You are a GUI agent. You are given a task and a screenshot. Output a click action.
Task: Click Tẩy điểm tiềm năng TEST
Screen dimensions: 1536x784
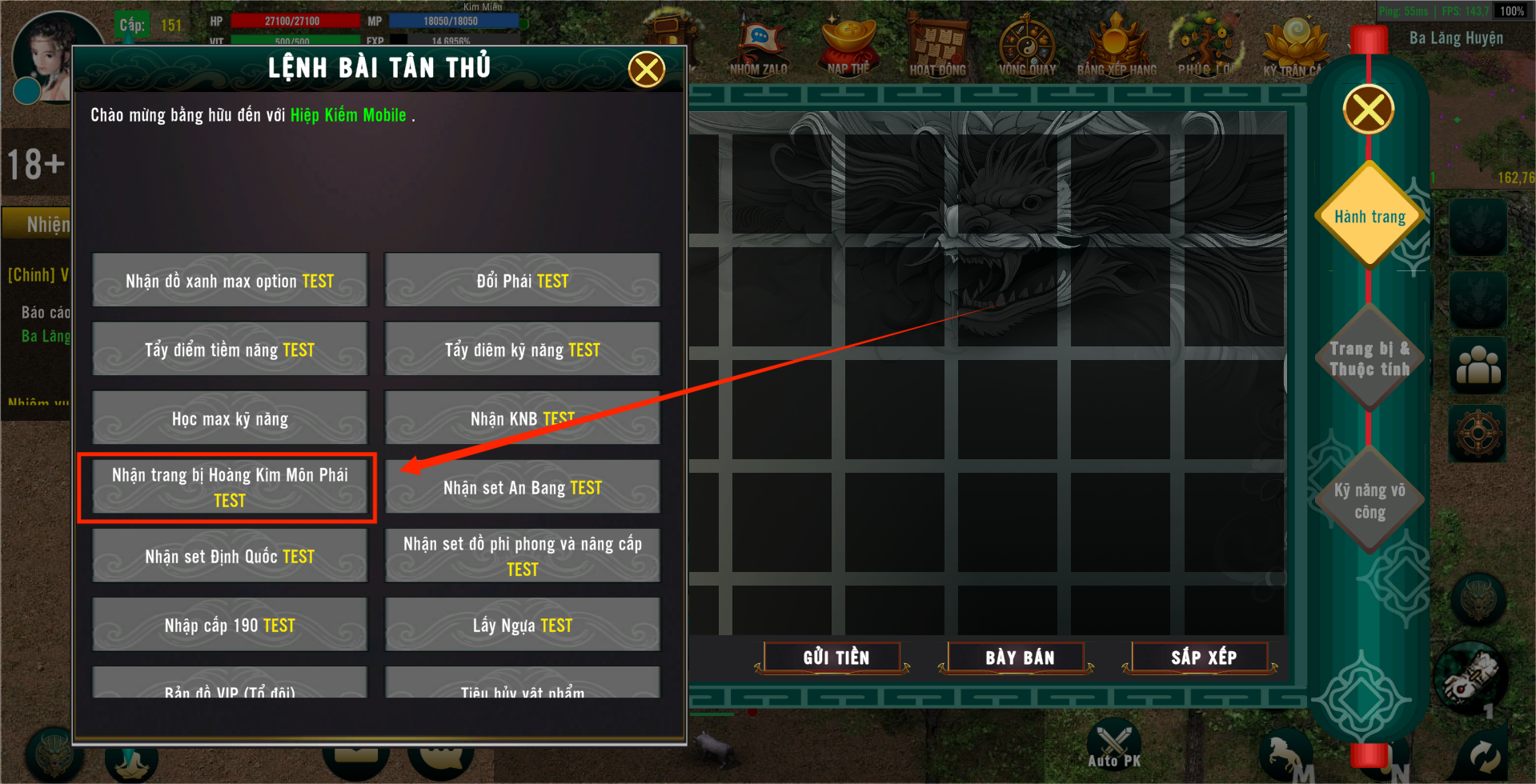(x=230, y=350)
